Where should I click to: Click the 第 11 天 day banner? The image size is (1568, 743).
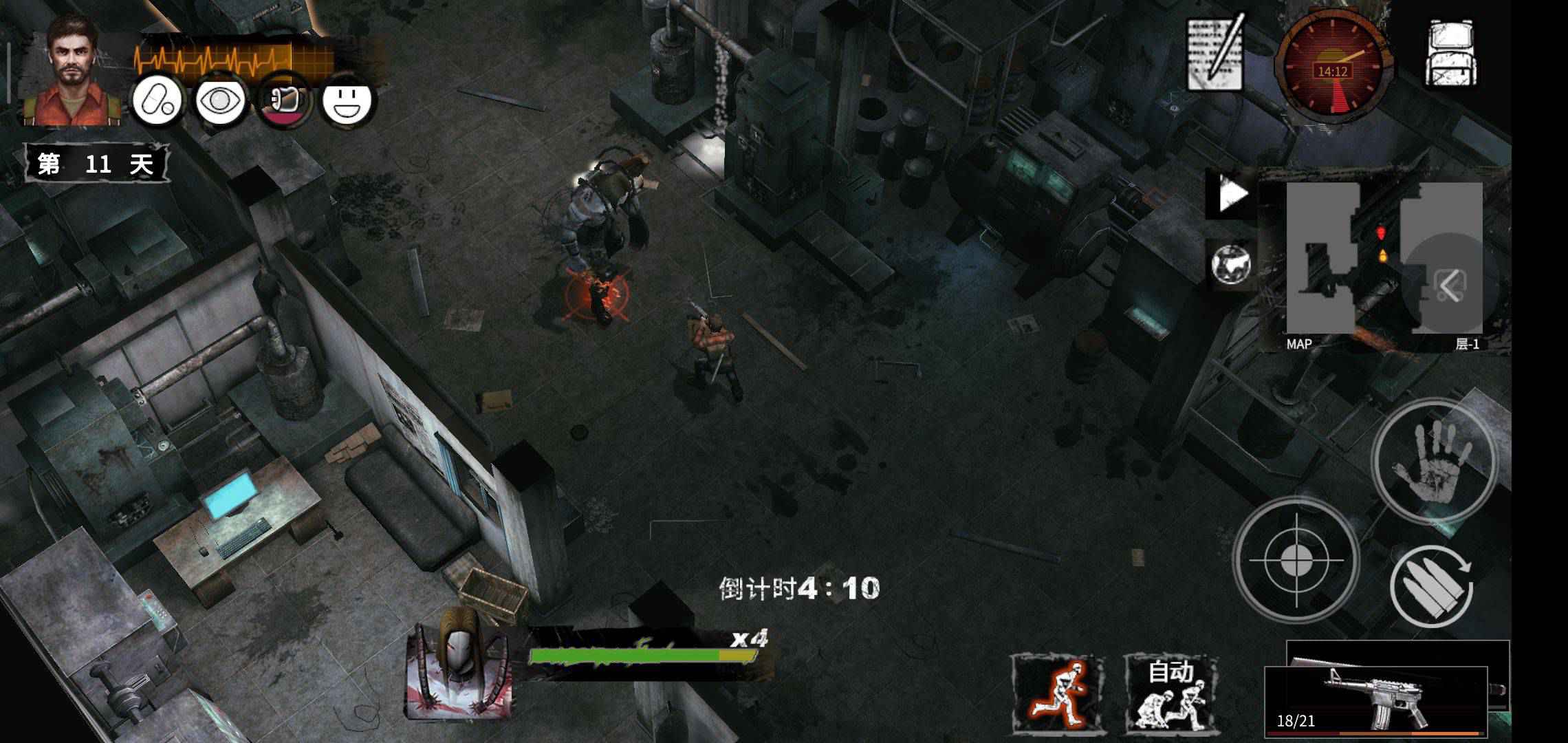point(96,163)
